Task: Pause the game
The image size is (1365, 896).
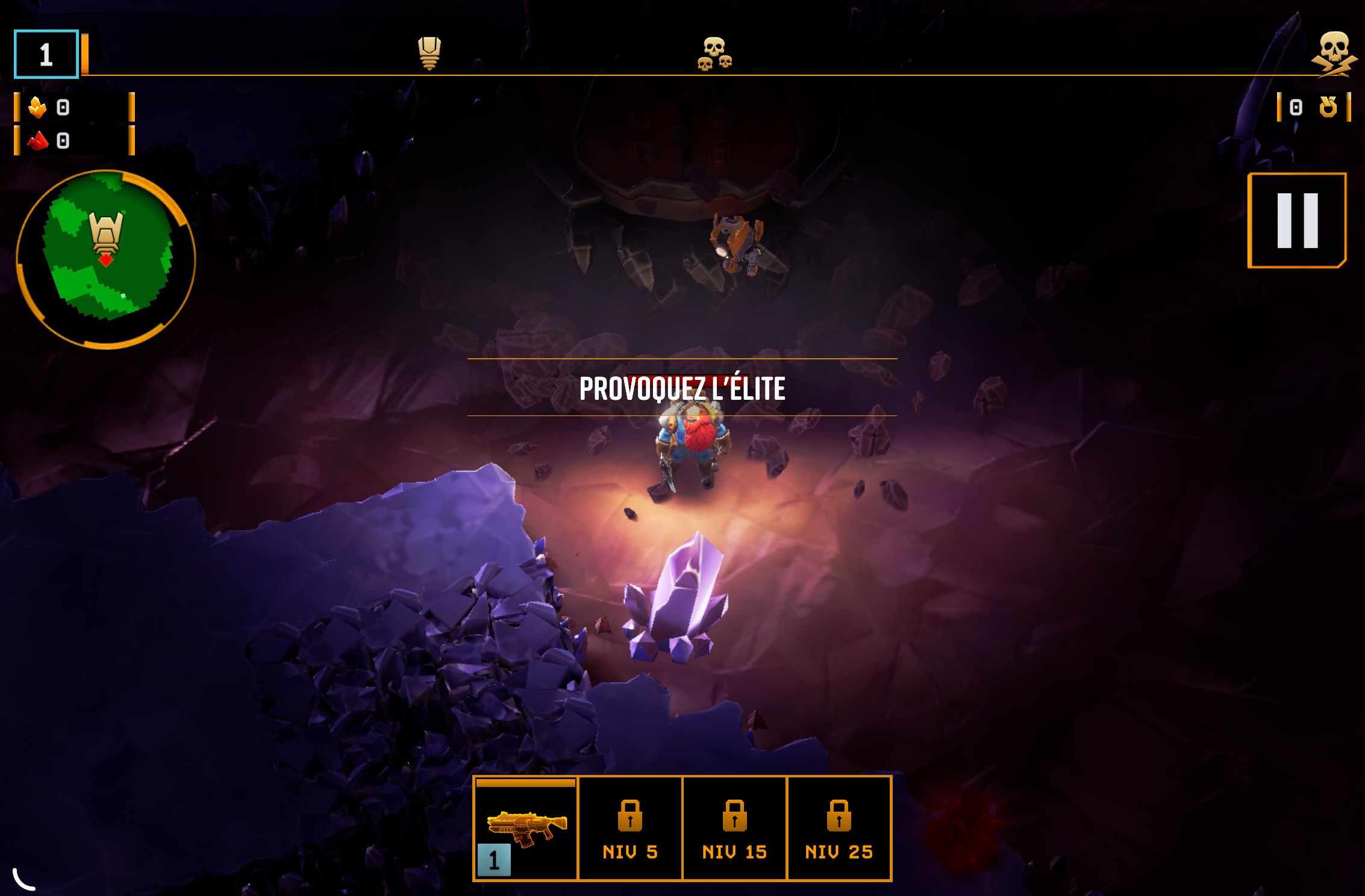Action: click(1297, 220)
